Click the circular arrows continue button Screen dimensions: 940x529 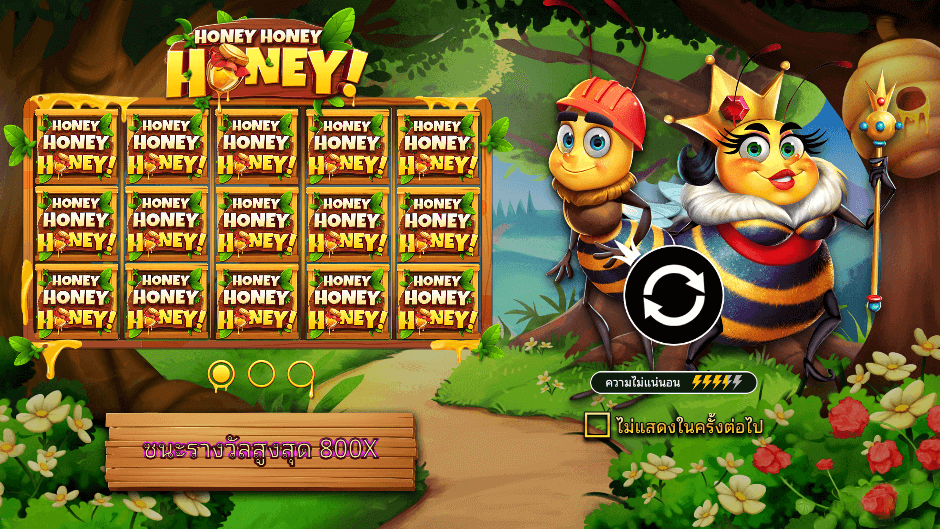click(673, 295)
